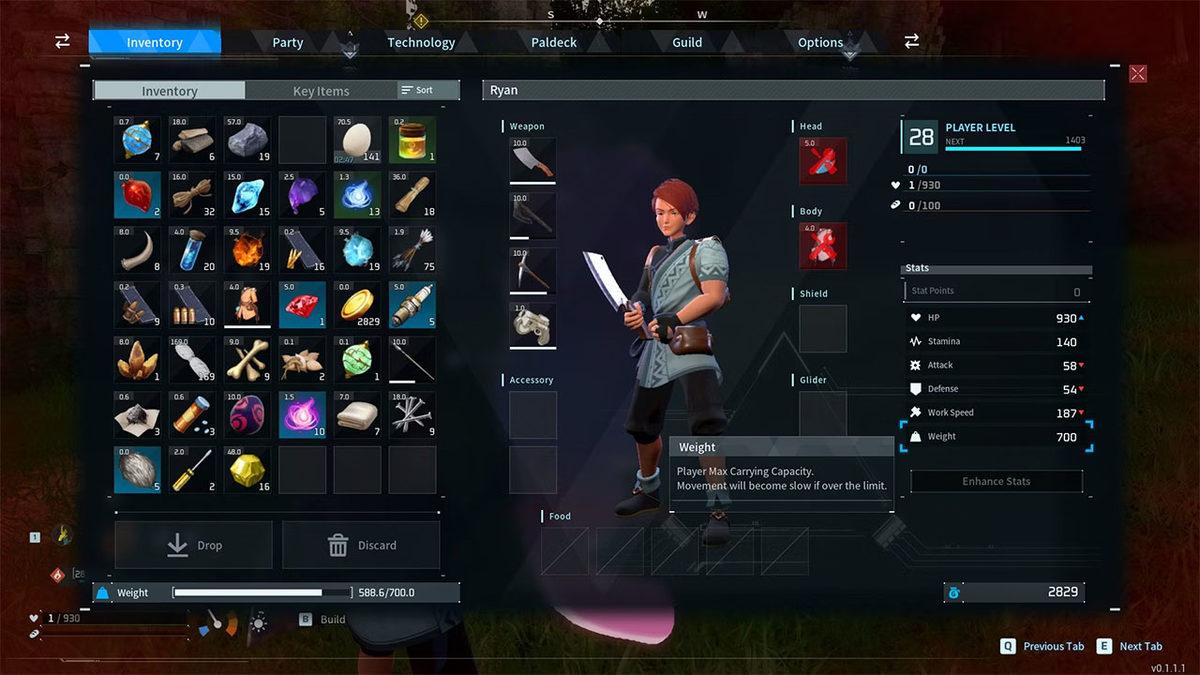Select the bones stack in inventory
The width and height of the screenshot is (1200, 675).
(x=247, y=360)
